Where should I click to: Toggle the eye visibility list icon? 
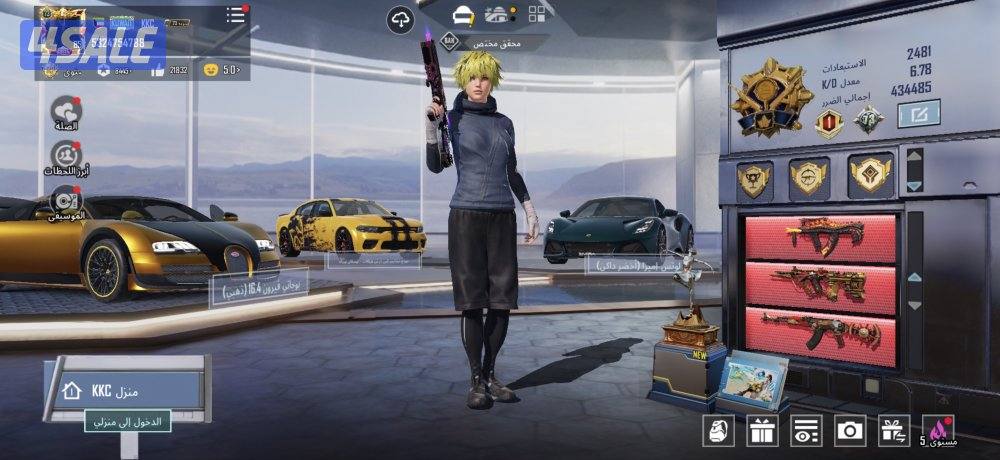805,431
